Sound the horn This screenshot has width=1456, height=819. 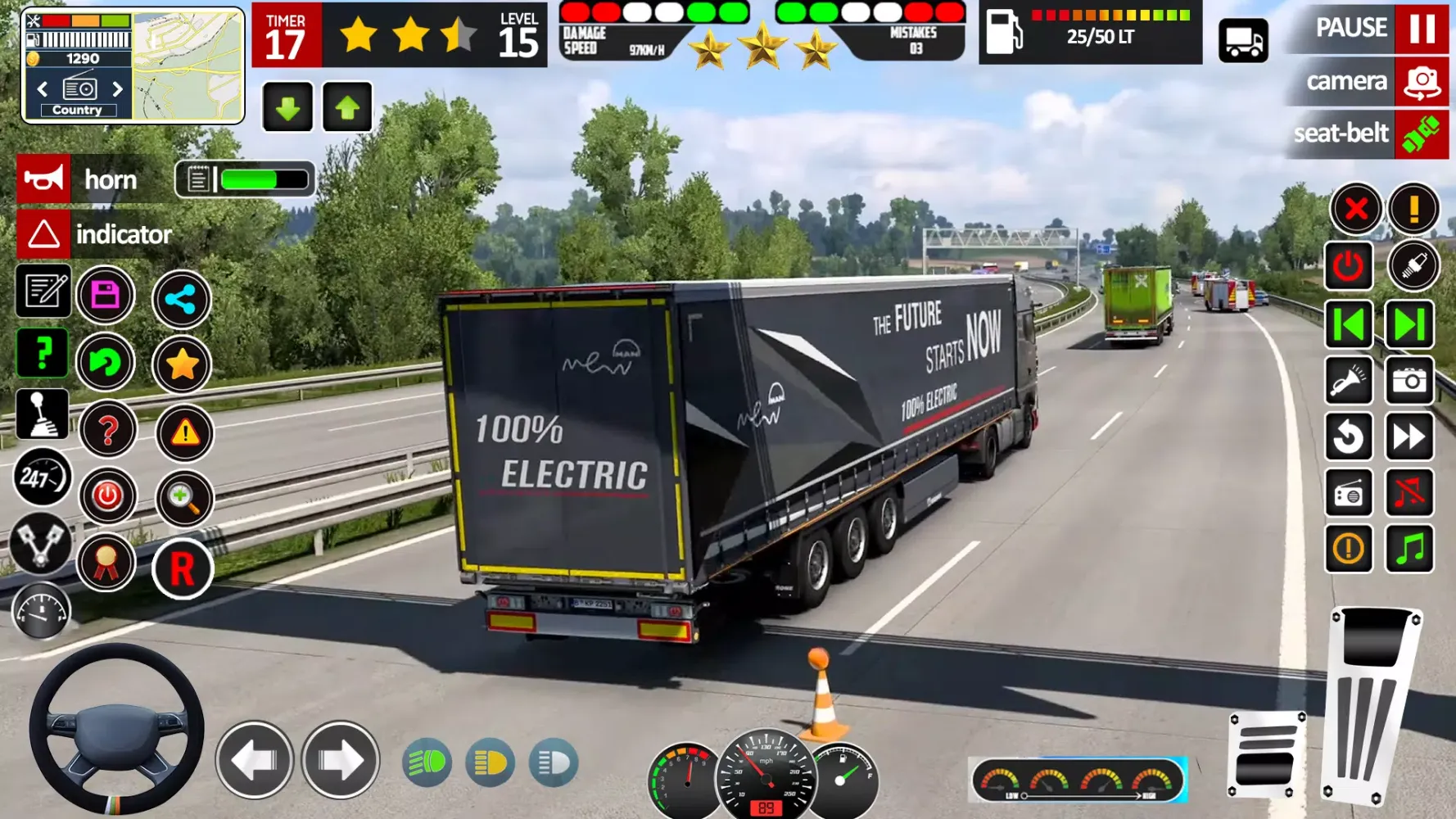[x=44, y=179]
